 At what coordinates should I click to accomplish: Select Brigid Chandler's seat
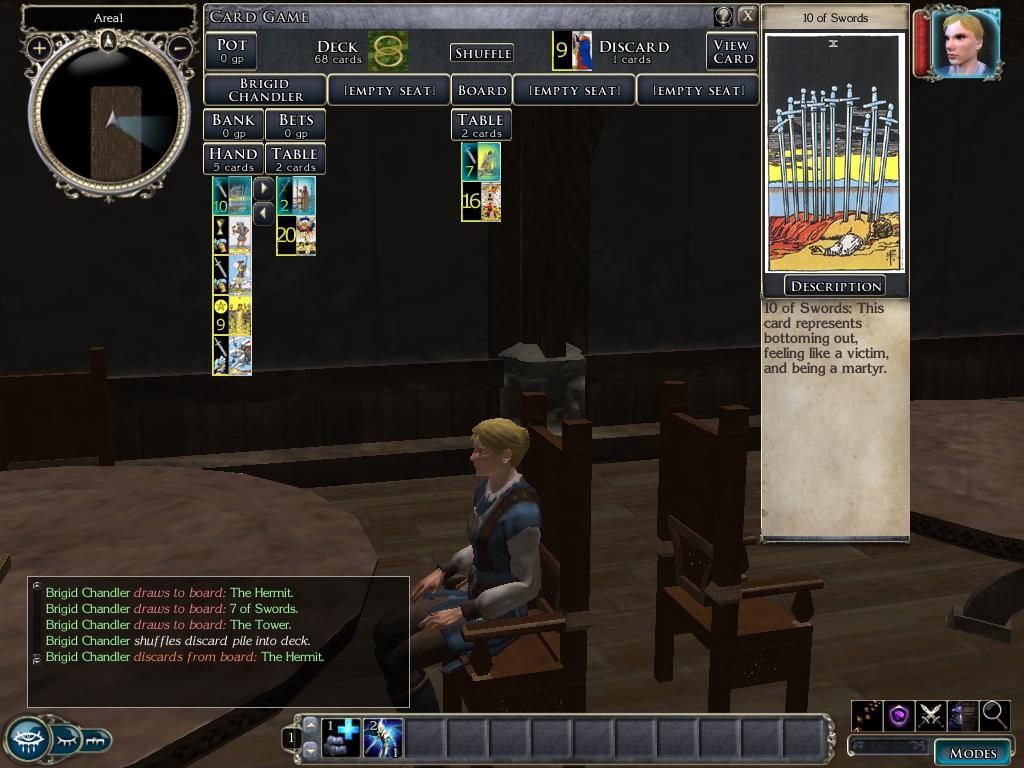pyautogui.click(x=265, y=90)
